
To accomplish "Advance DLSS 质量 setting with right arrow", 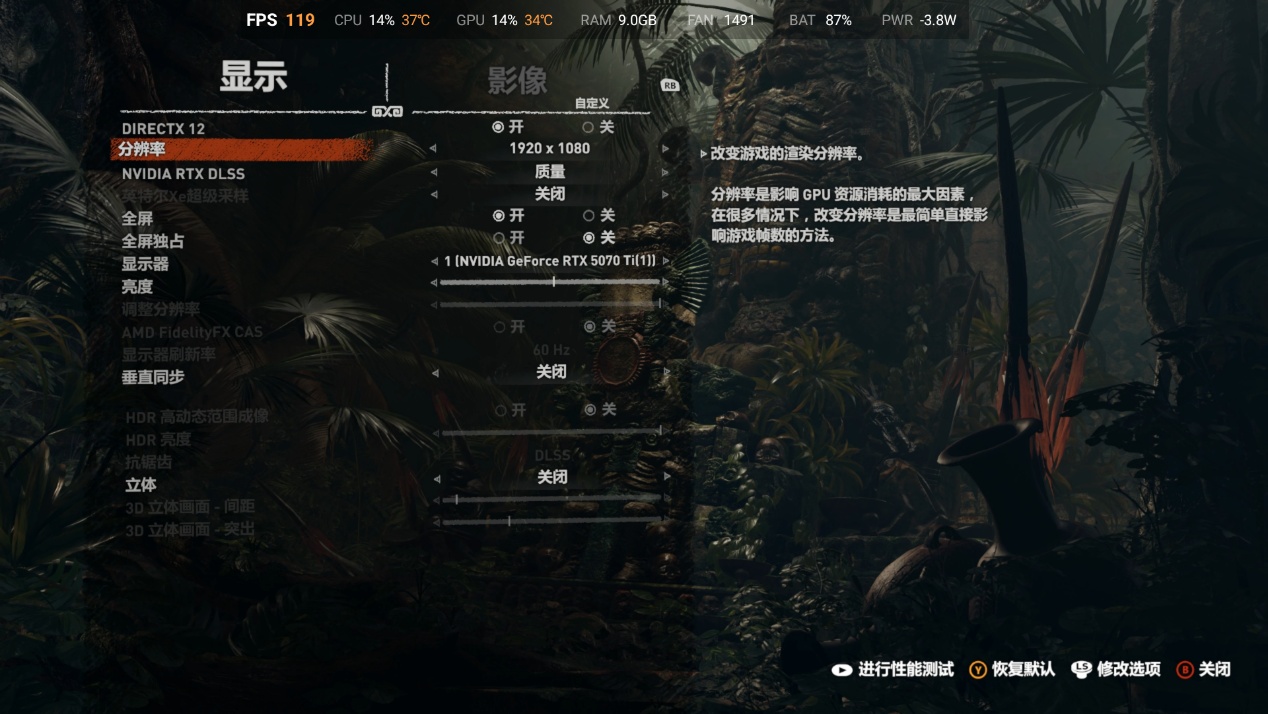I will coord(666,172).
